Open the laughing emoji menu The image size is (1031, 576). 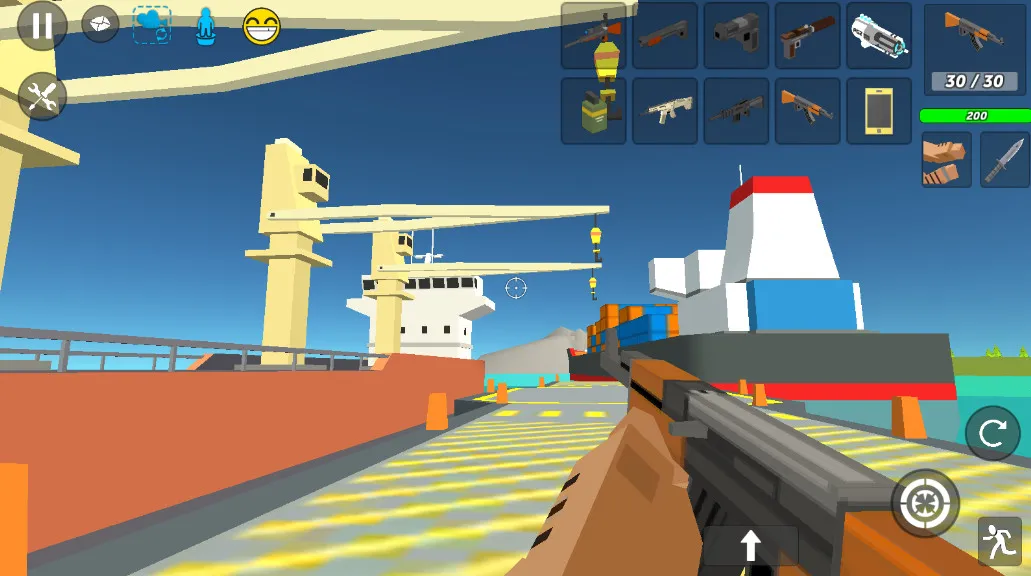coord(262,26)
